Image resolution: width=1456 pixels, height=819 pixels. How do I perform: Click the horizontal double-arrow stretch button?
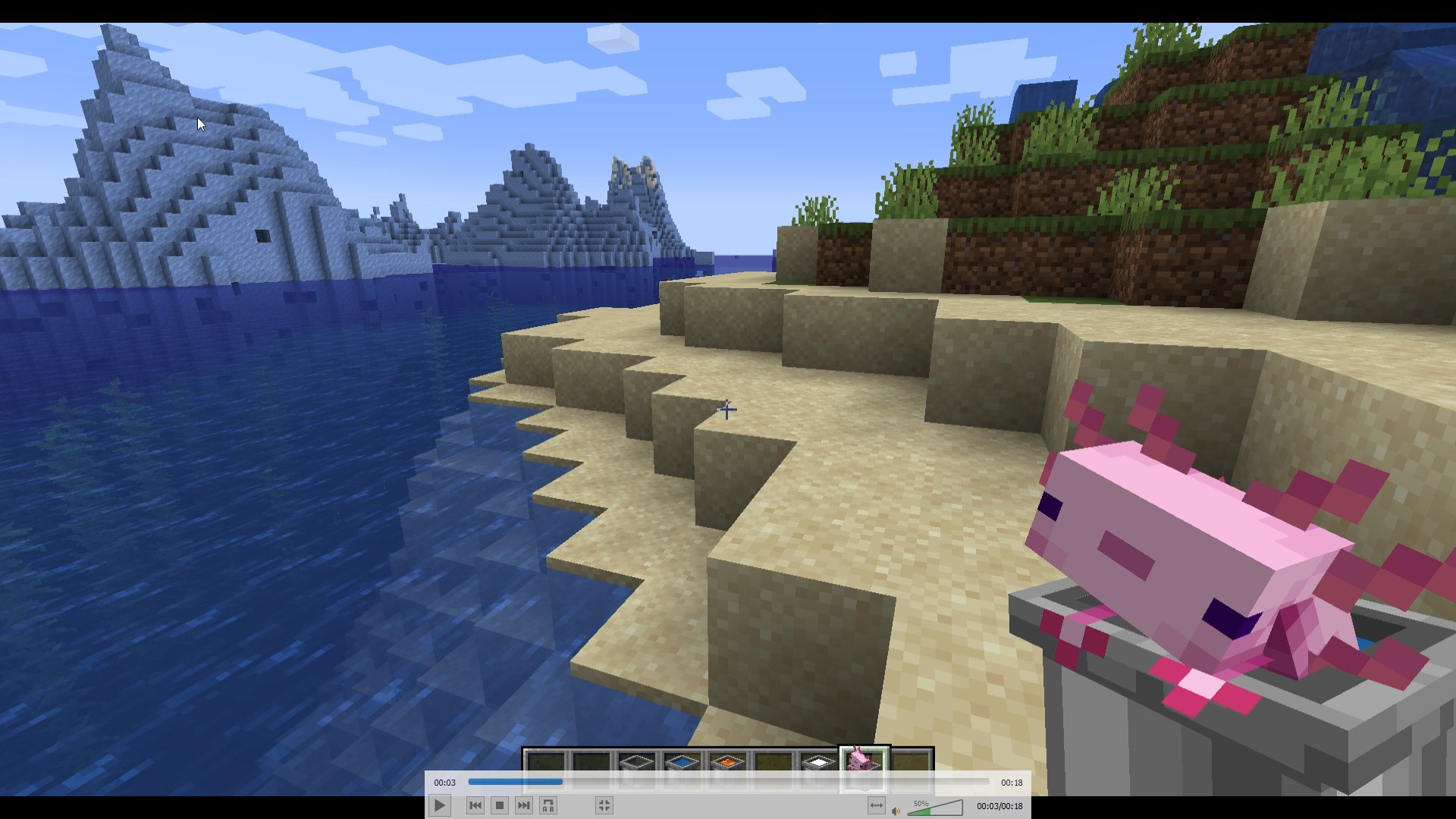[x=876, y=805]
